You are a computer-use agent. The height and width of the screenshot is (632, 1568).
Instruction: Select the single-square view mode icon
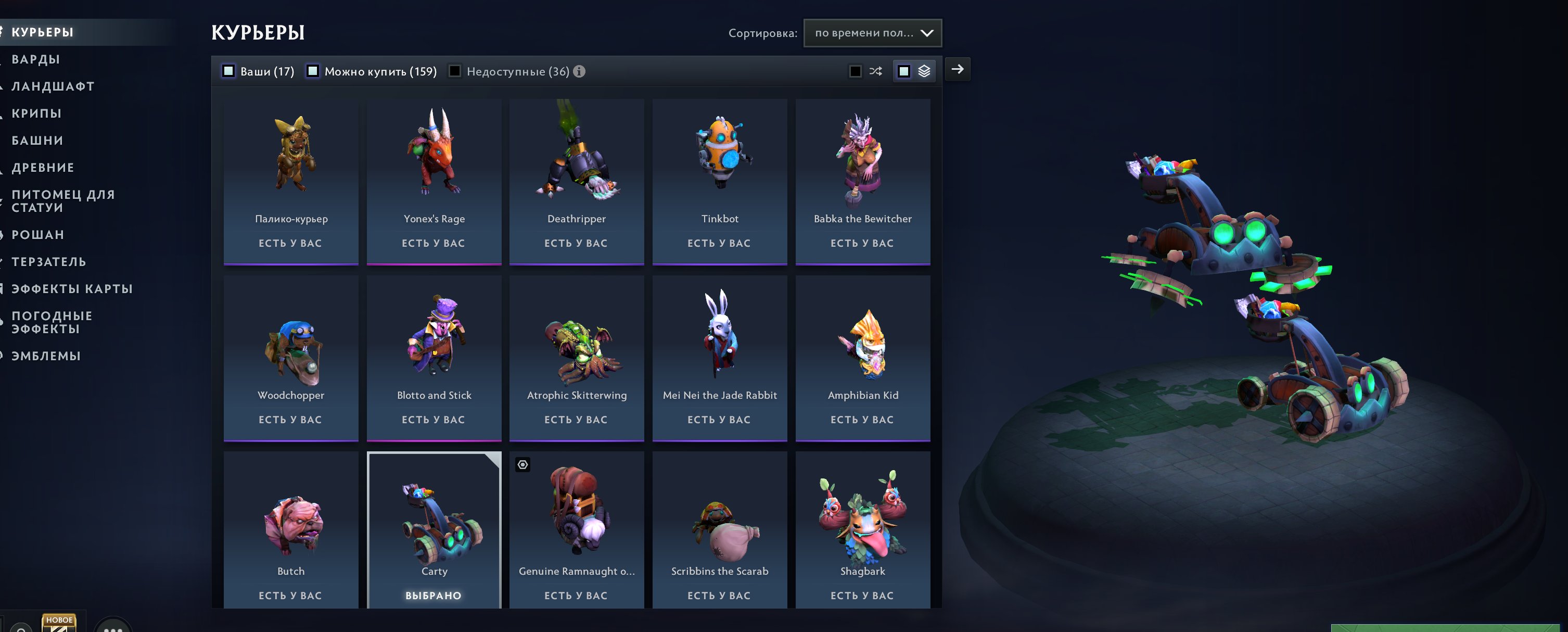(x=903, y=71)
